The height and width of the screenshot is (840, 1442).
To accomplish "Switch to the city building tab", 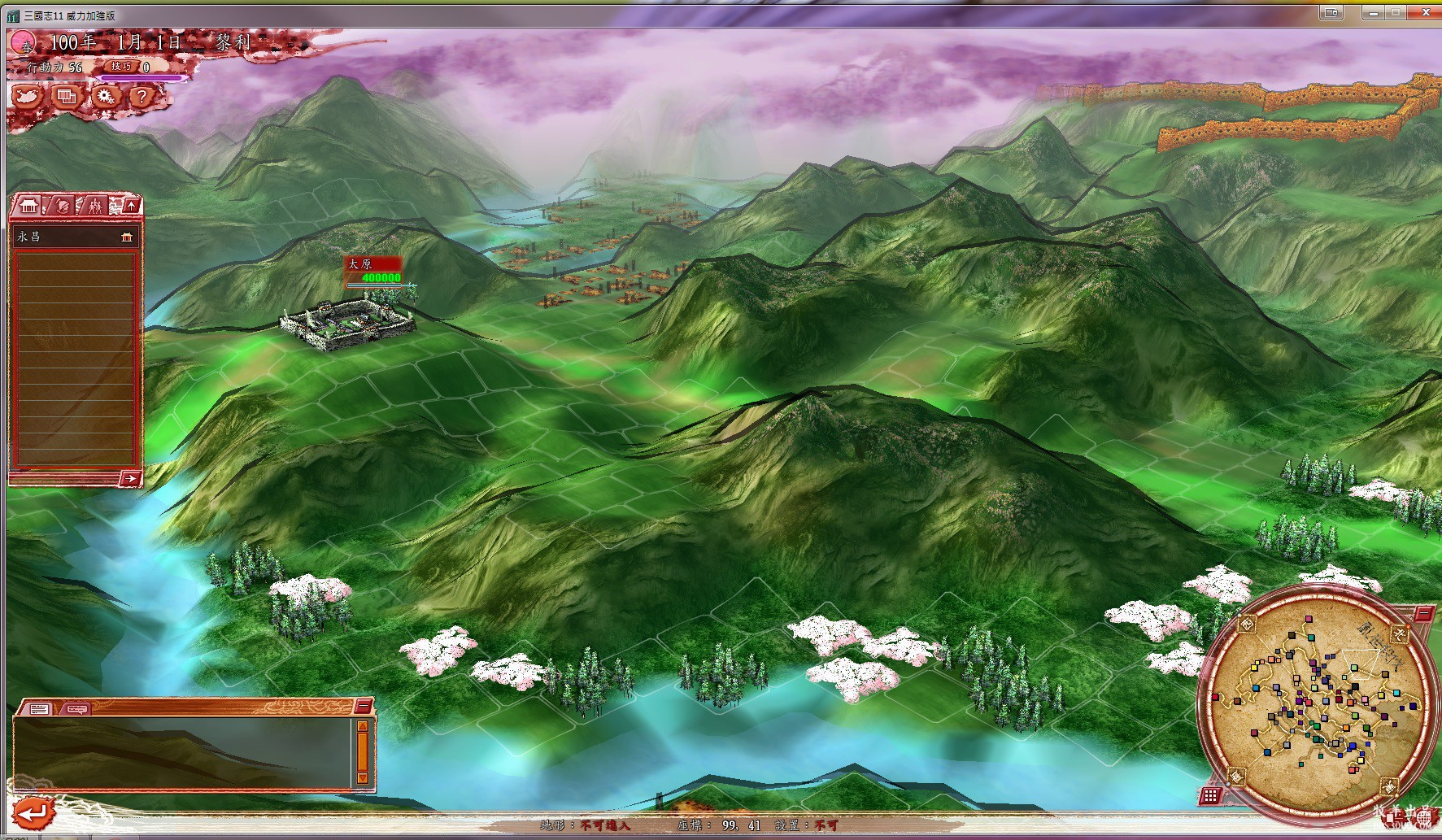I will [29, 206].
